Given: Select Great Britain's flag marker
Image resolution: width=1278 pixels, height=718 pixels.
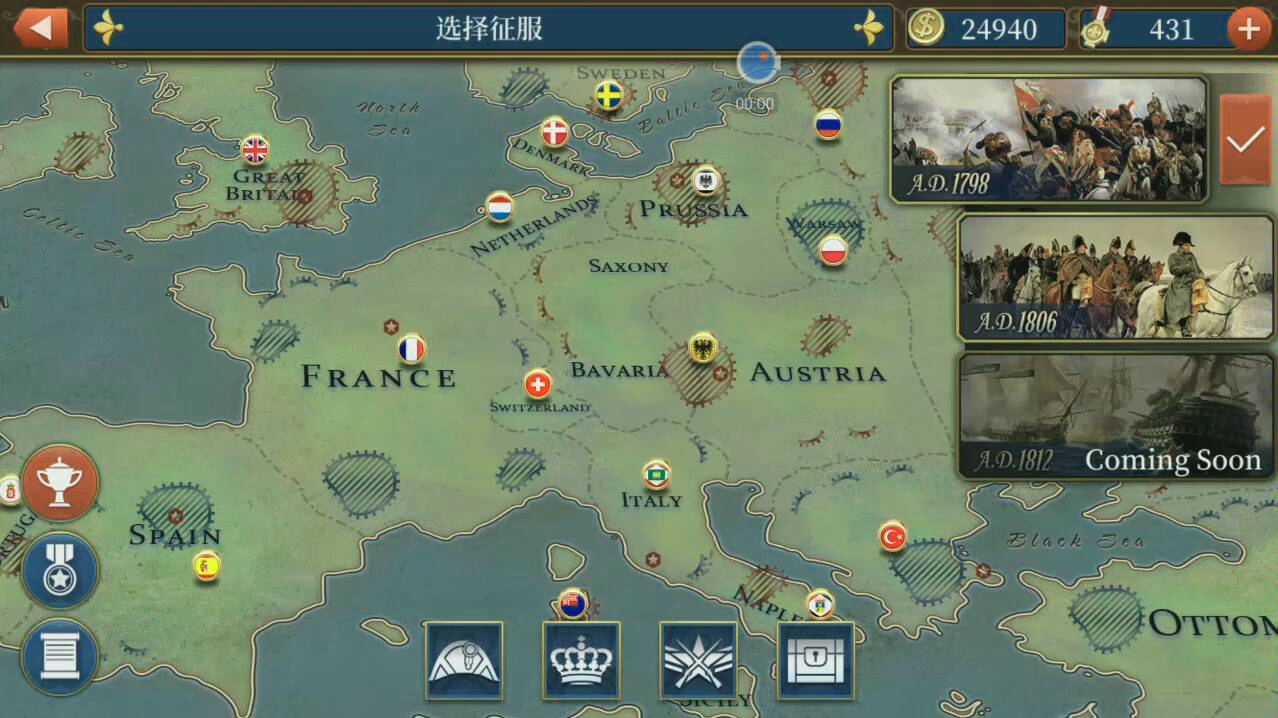Looking at the screenshot, I should coord(255,150).
